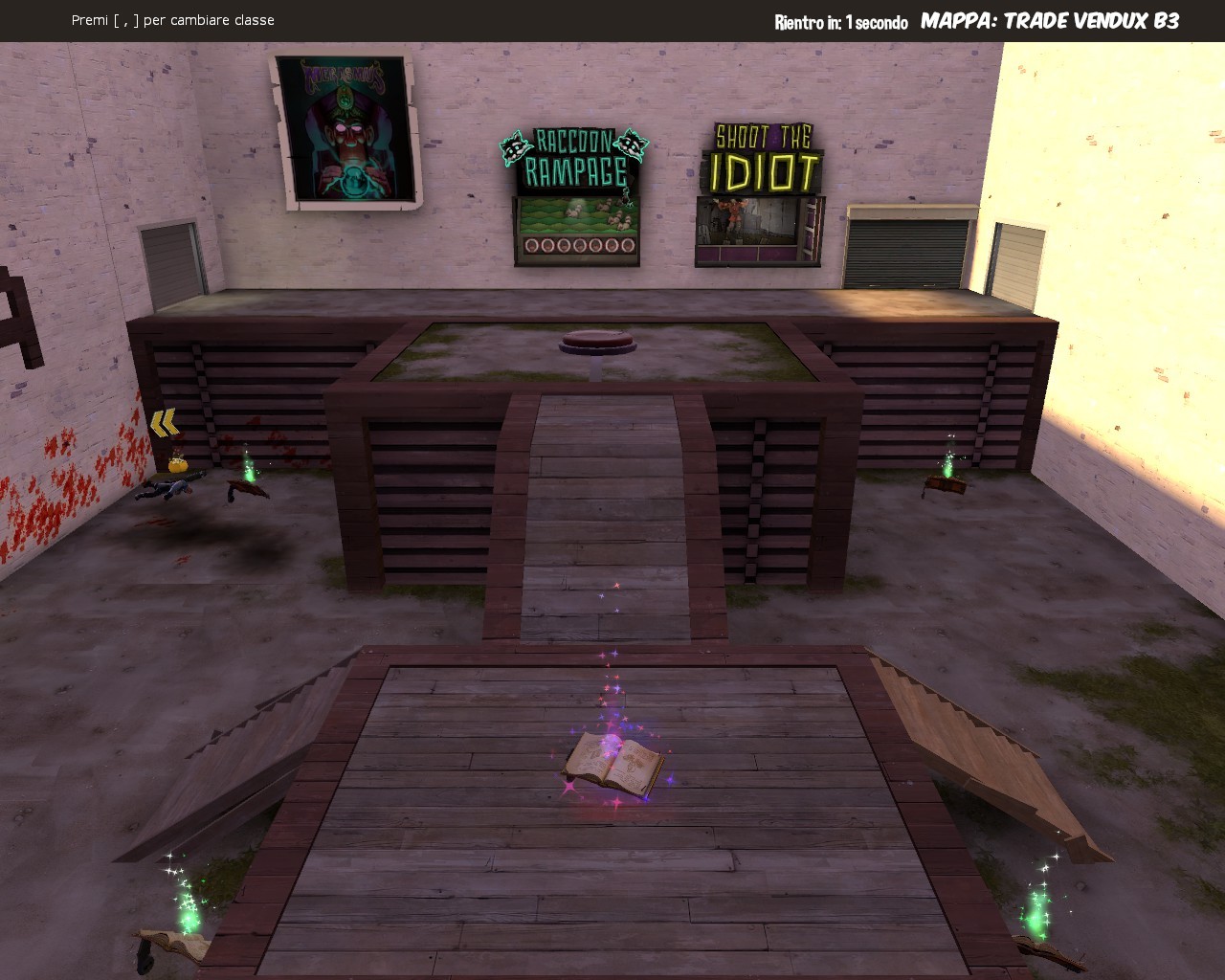Click the Rientro in: 1 secondo counter
This screenshot has width=1225, height=980.
click(840, 20)
